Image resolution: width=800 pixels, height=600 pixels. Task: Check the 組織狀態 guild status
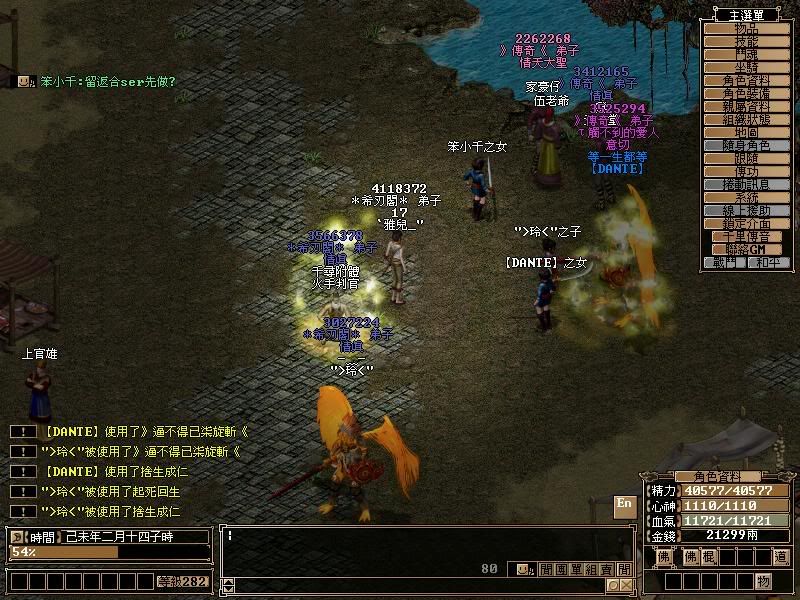[x=747, y=119]
